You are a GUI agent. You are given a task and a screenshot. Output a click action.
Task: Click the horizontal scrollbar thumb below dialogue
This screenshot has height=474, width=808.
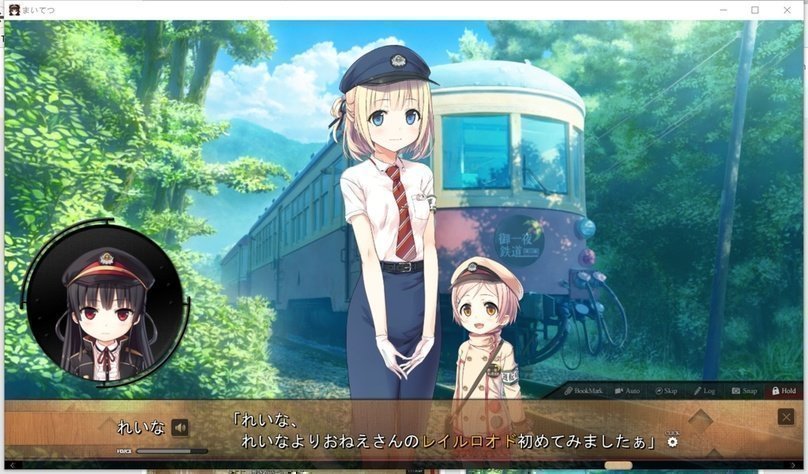tap(618, 465)
